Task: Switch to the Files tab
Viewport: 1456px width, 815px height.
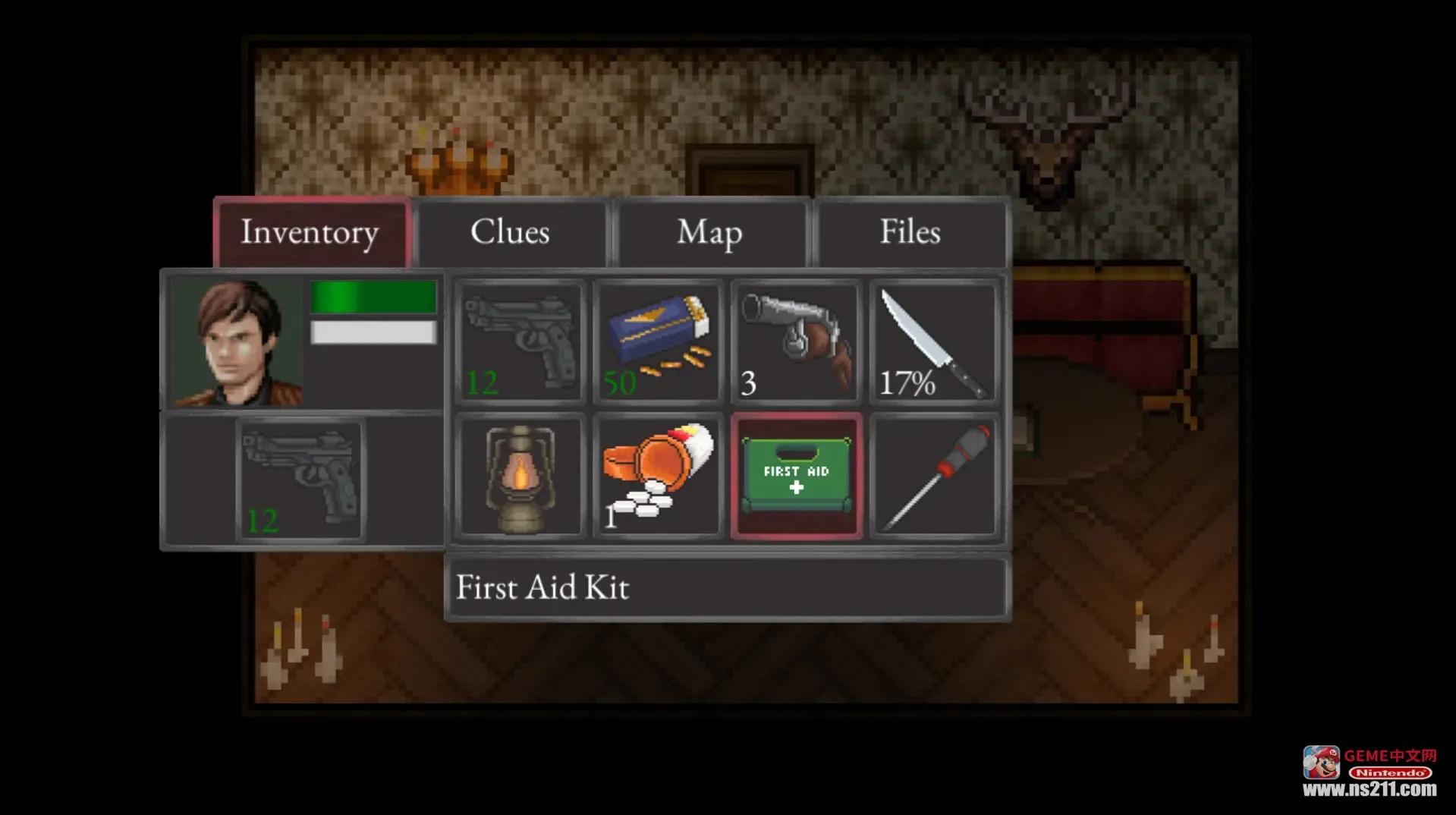Action: [910, 232]
